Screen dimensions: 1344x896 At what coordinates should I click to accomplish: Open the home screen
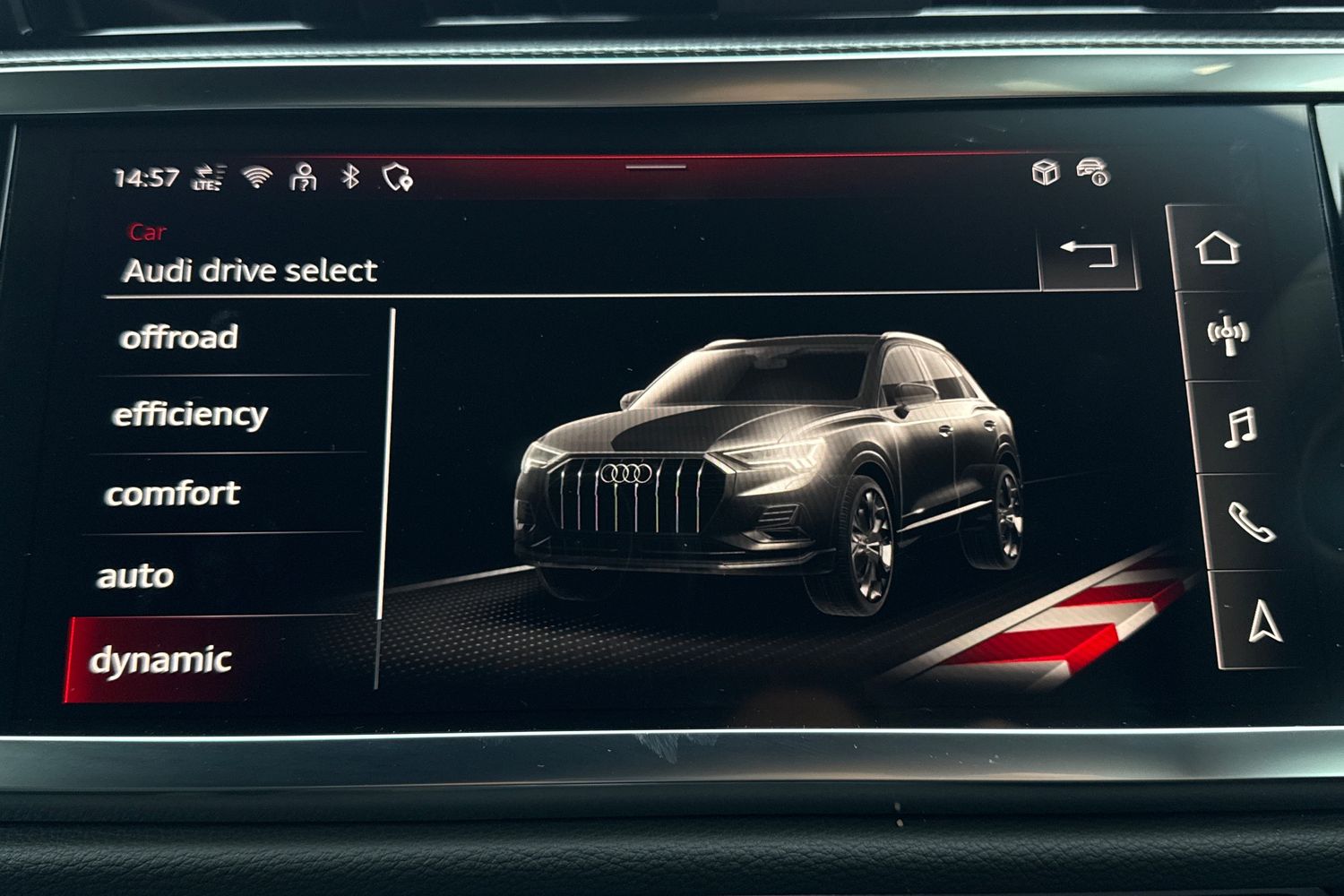1218,248
